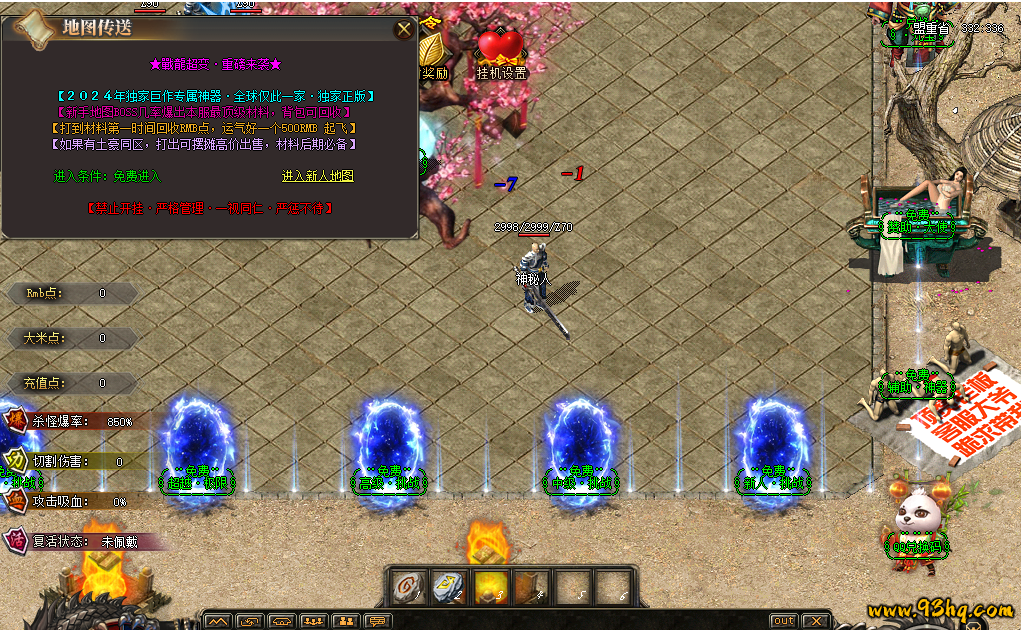Open the golden leaf 奖励 rewards icon
1021x630 pixels.
(x=433, y=53)
